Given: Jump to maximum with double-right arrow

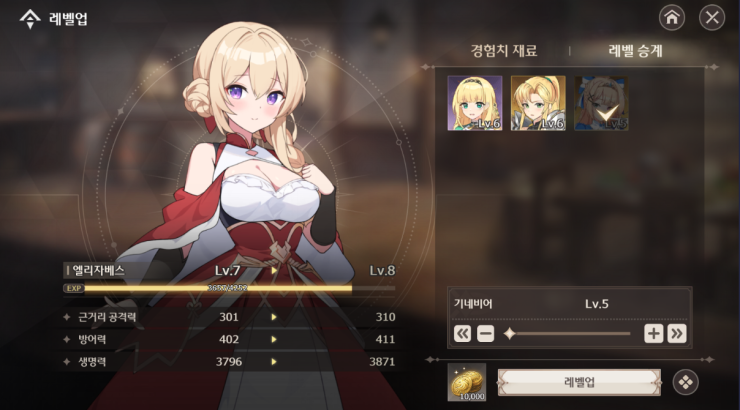Looking at the screenshot, I should click(x=677, y=333).
